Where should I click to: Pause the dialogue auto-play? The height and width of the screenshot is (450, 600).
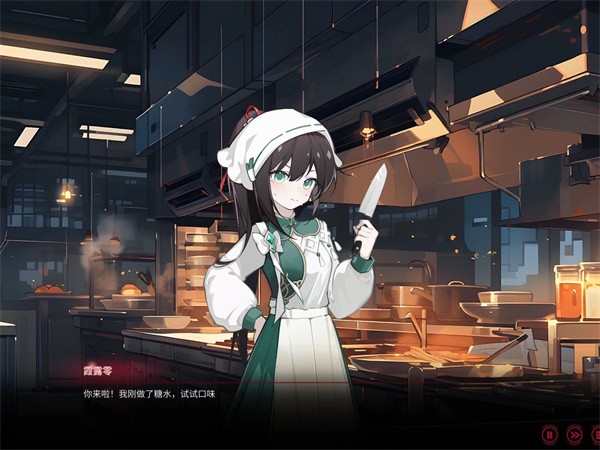[x=549, y=434]
